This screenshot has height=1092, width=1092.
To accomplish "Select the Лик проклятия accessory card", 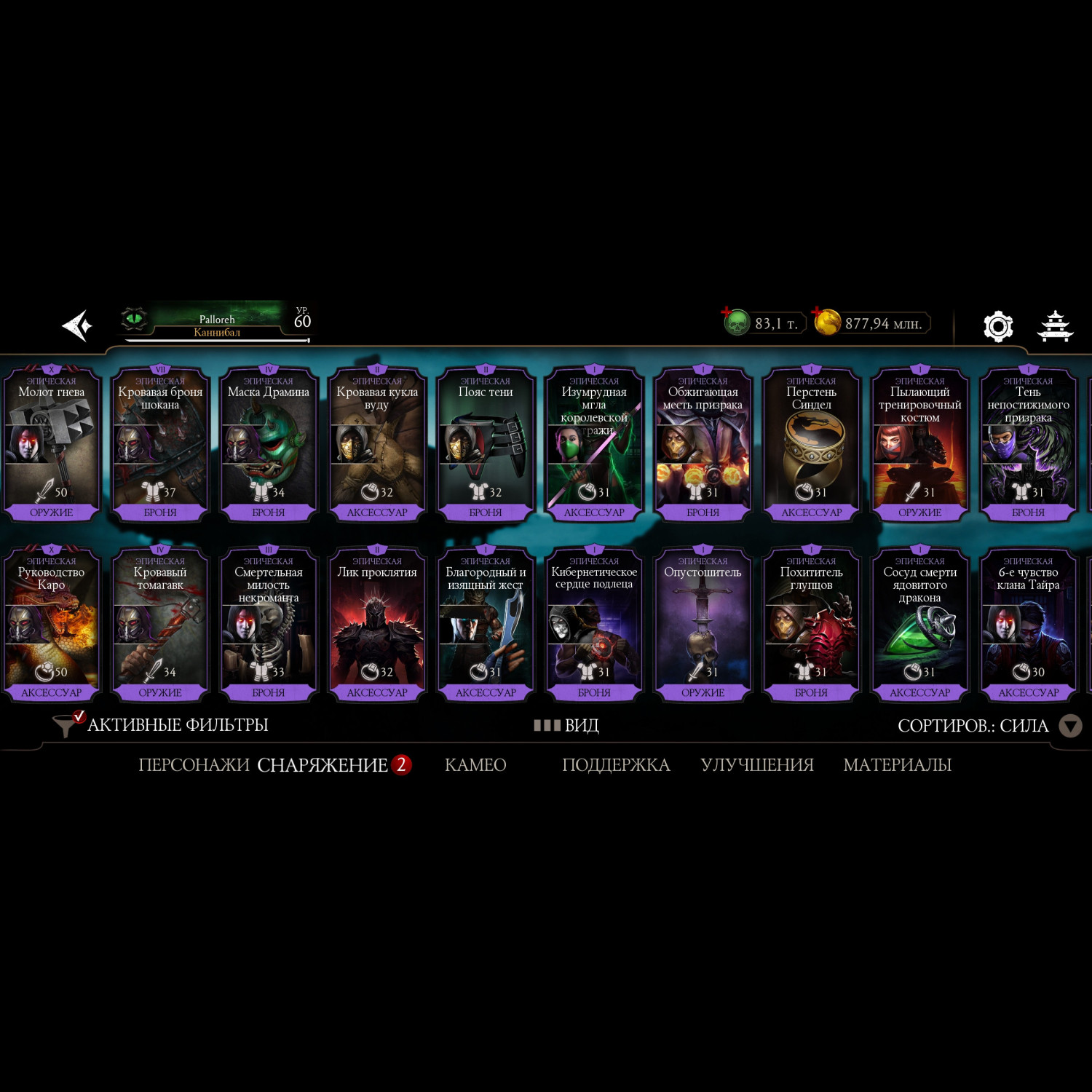I will [377, 624].
